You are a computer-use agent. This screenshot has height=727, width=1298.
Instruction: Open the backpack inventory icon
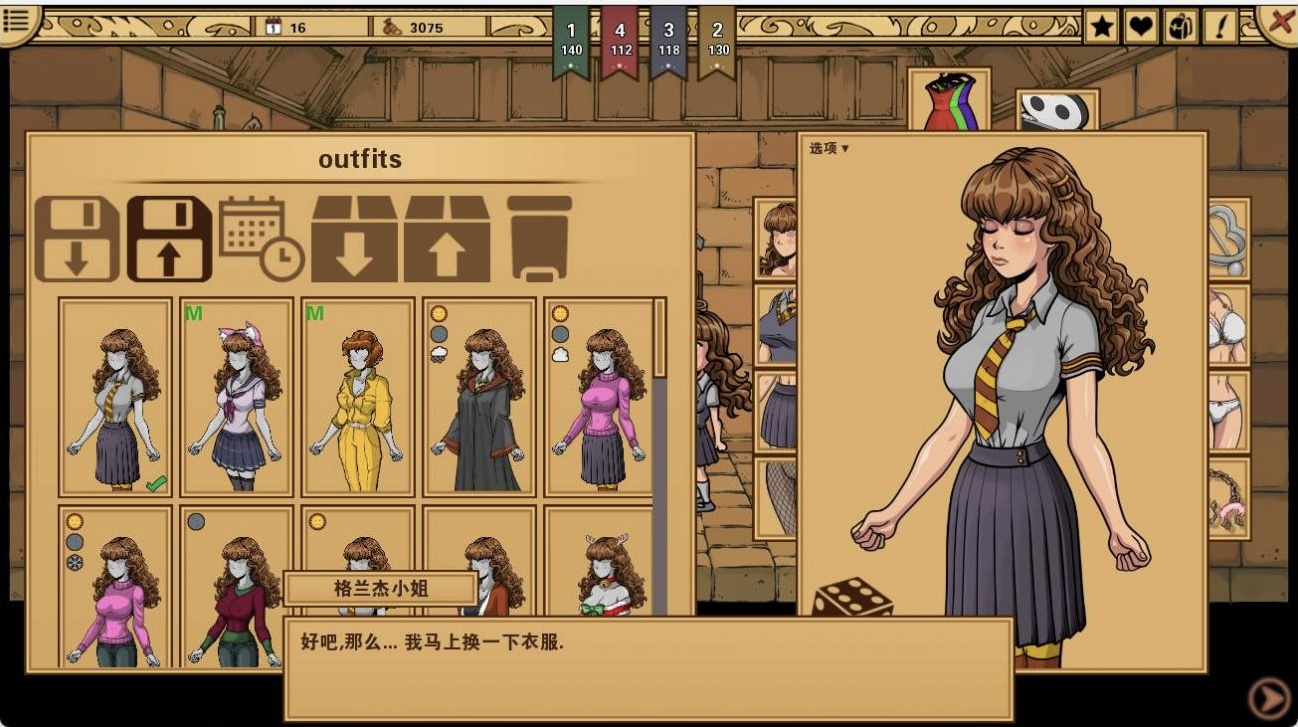pyautogui.click(x=1180, y=27)
